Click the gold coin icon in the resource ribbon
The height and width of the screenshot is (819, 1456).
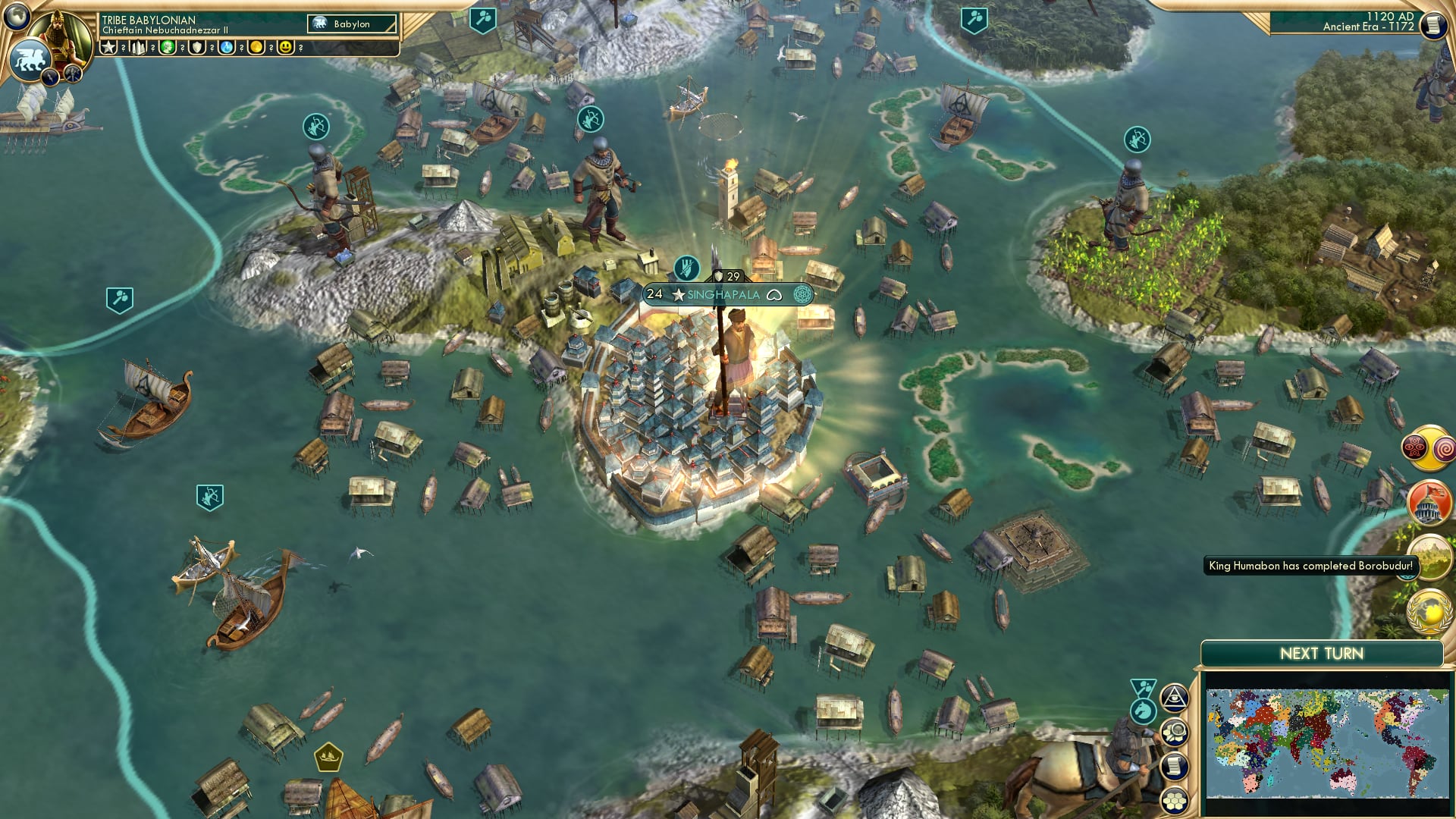(x=256, y=48)
